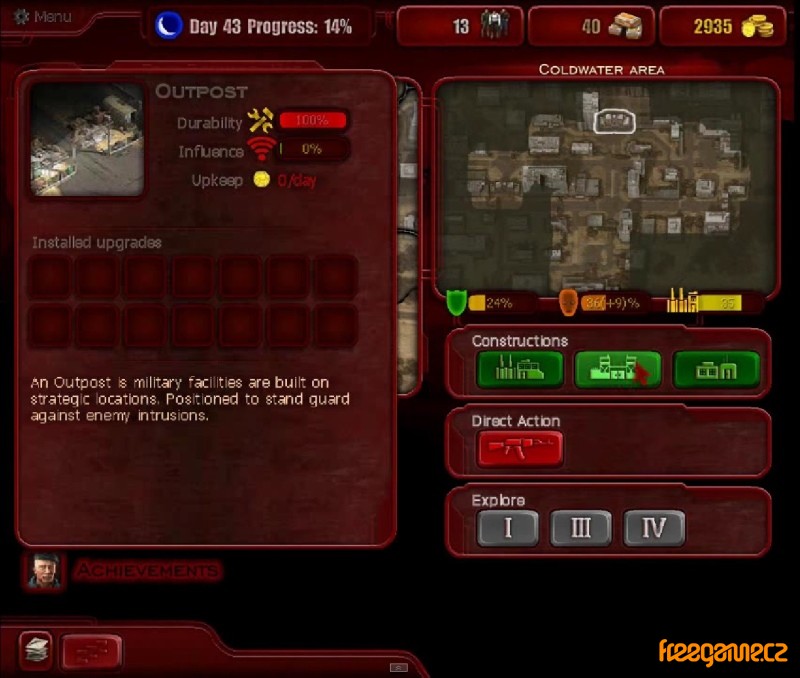Activate the red flowchart button

tap(91, 652)
